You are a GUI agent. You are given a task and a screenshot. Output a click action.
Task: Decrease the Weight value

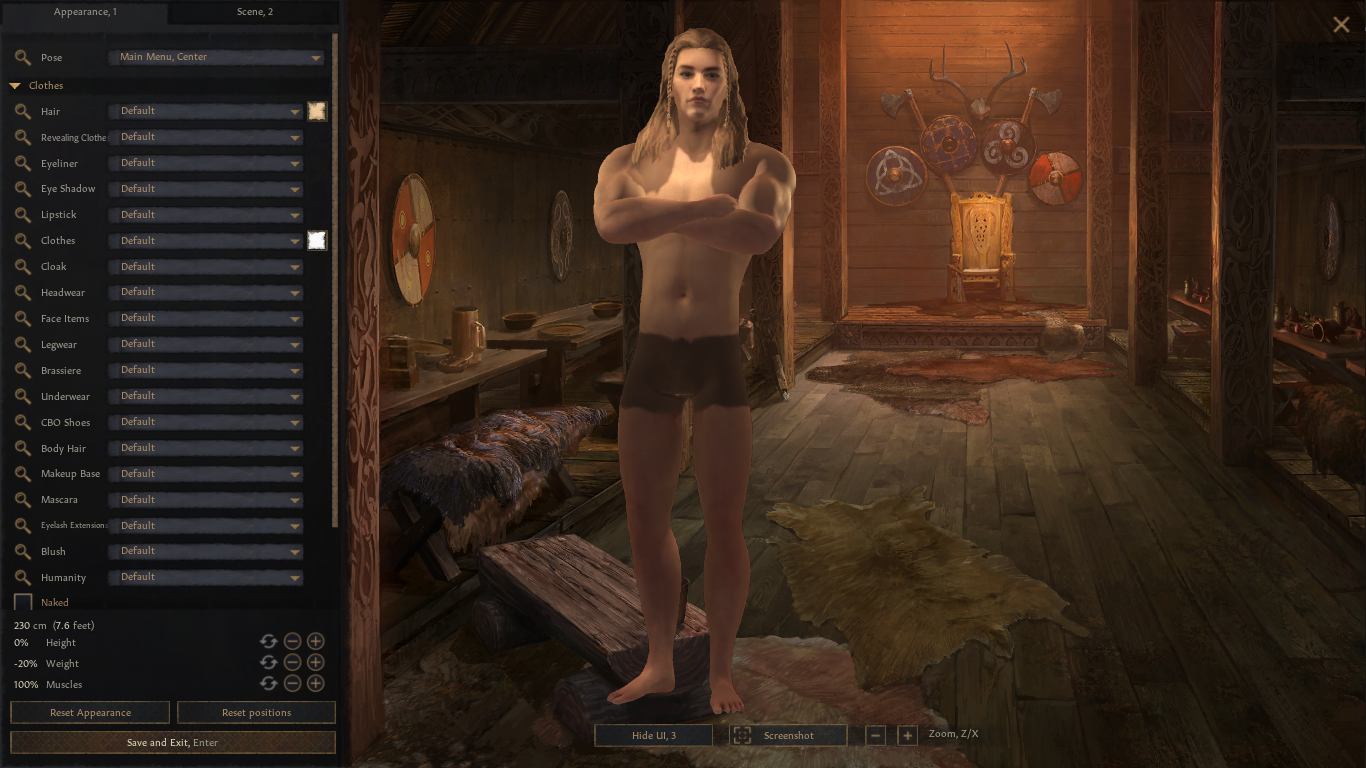(x=292, y=662)
